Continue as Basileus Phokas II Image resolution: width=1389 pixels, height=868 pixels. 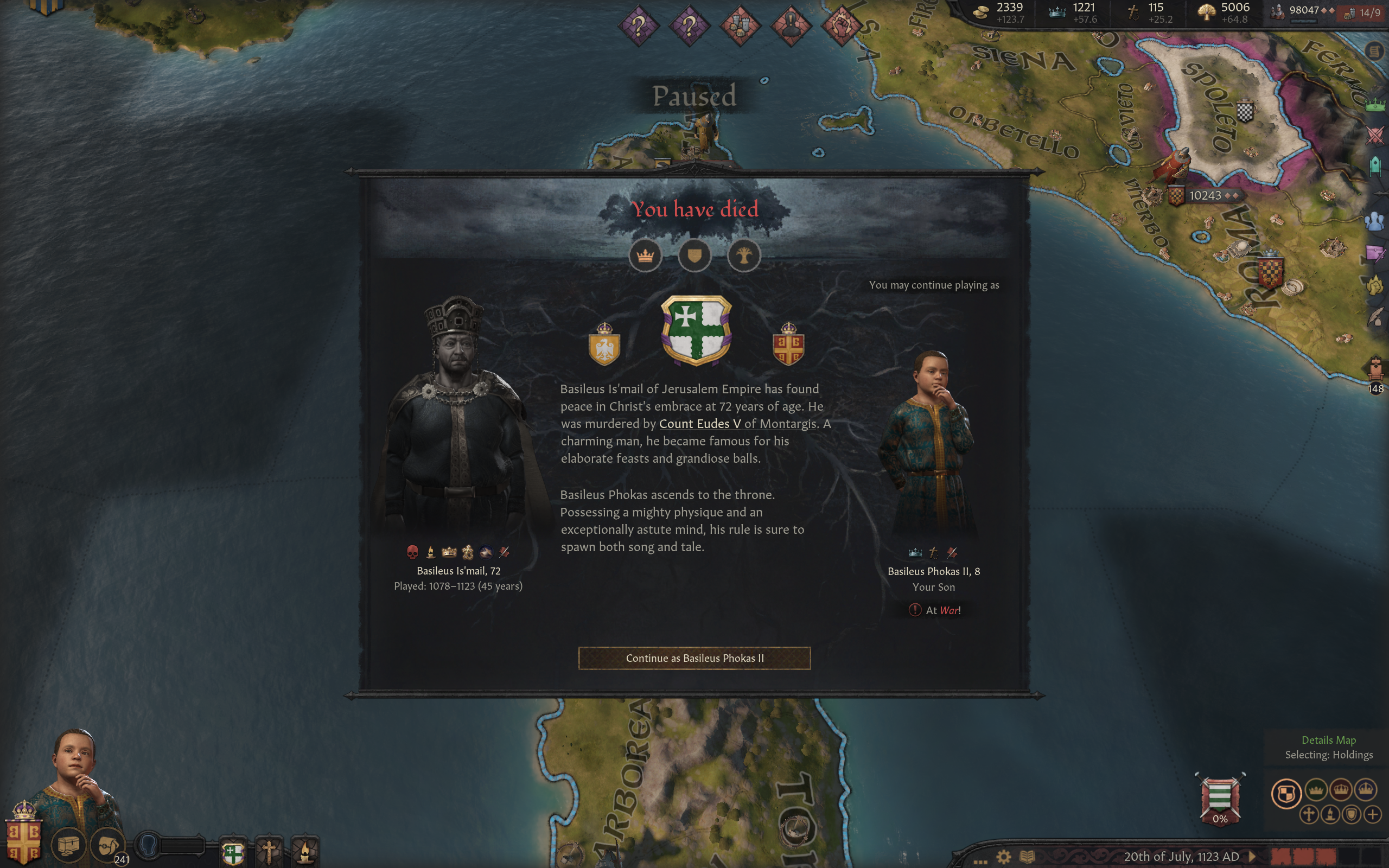pyautogui.click(x=694, y=658)
